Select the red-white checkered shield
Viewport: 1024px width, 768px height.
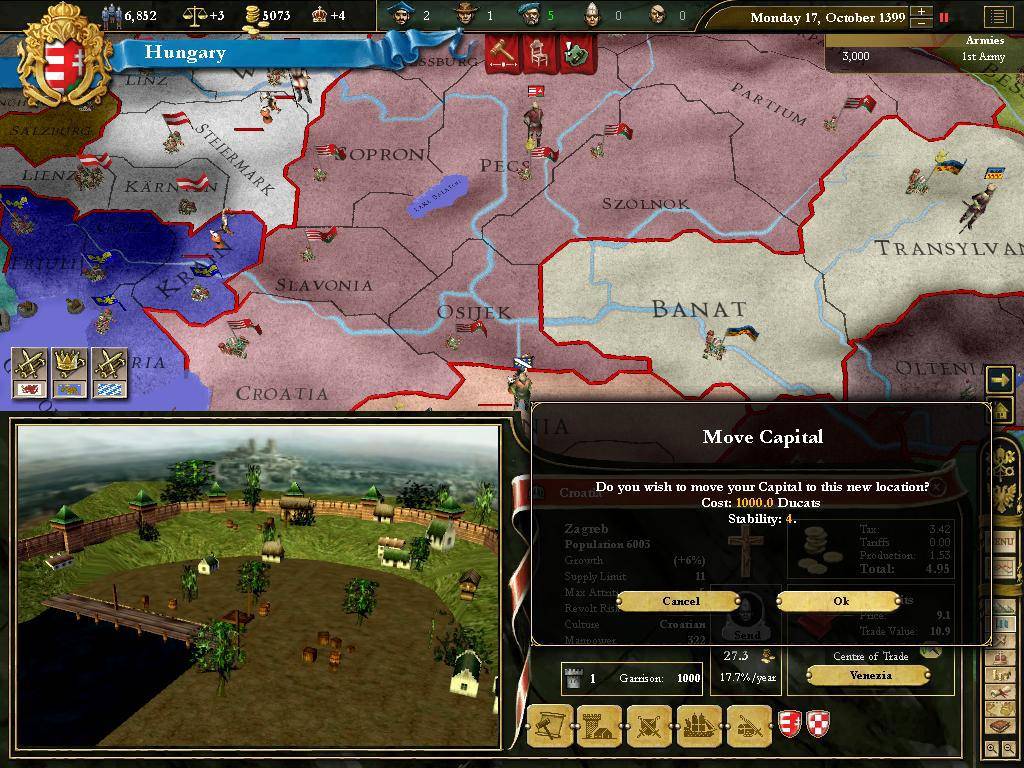(x=819, y=724)
